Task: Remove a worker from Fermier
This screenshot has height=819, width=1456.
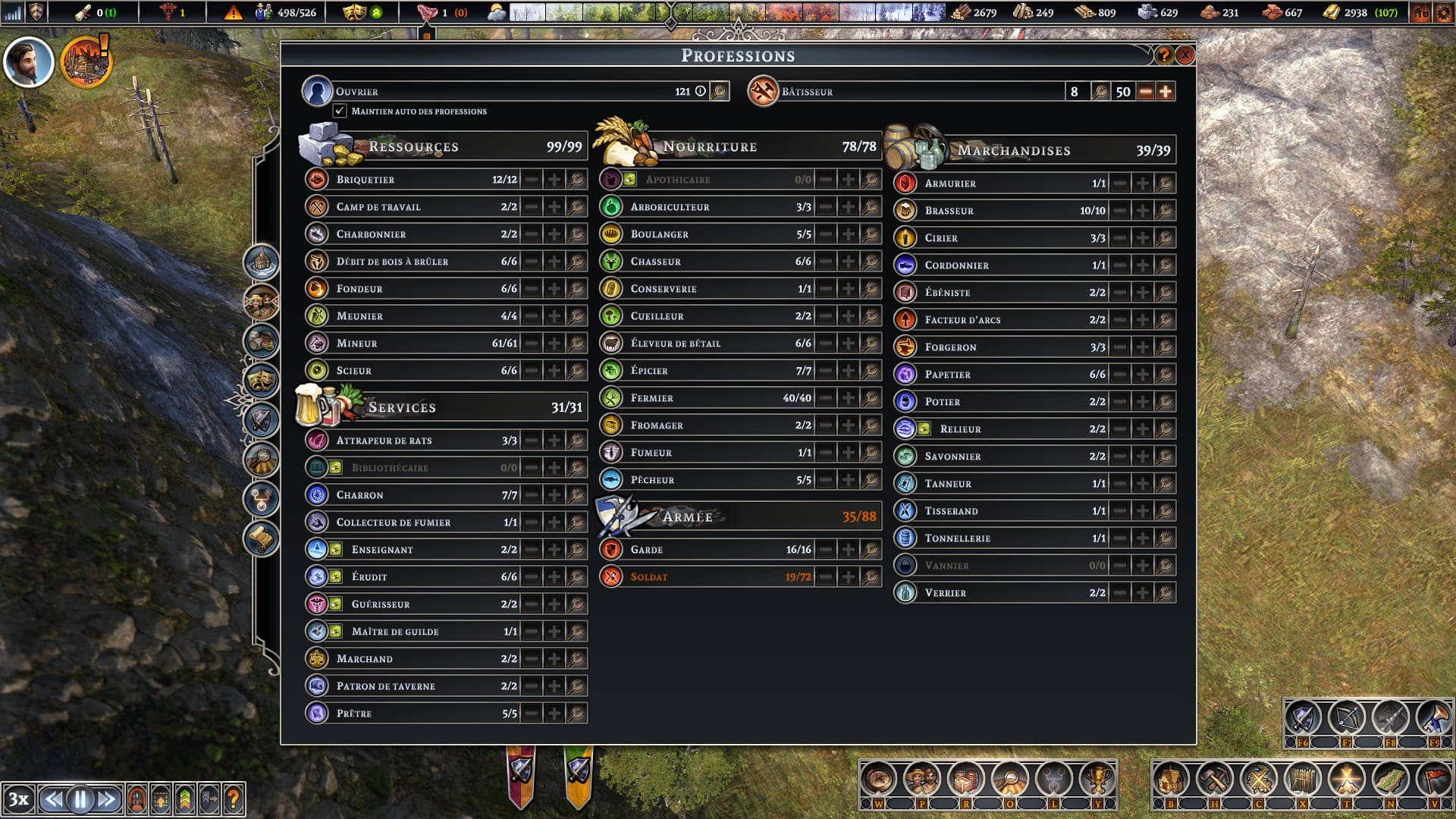Action: pos(826,398)
